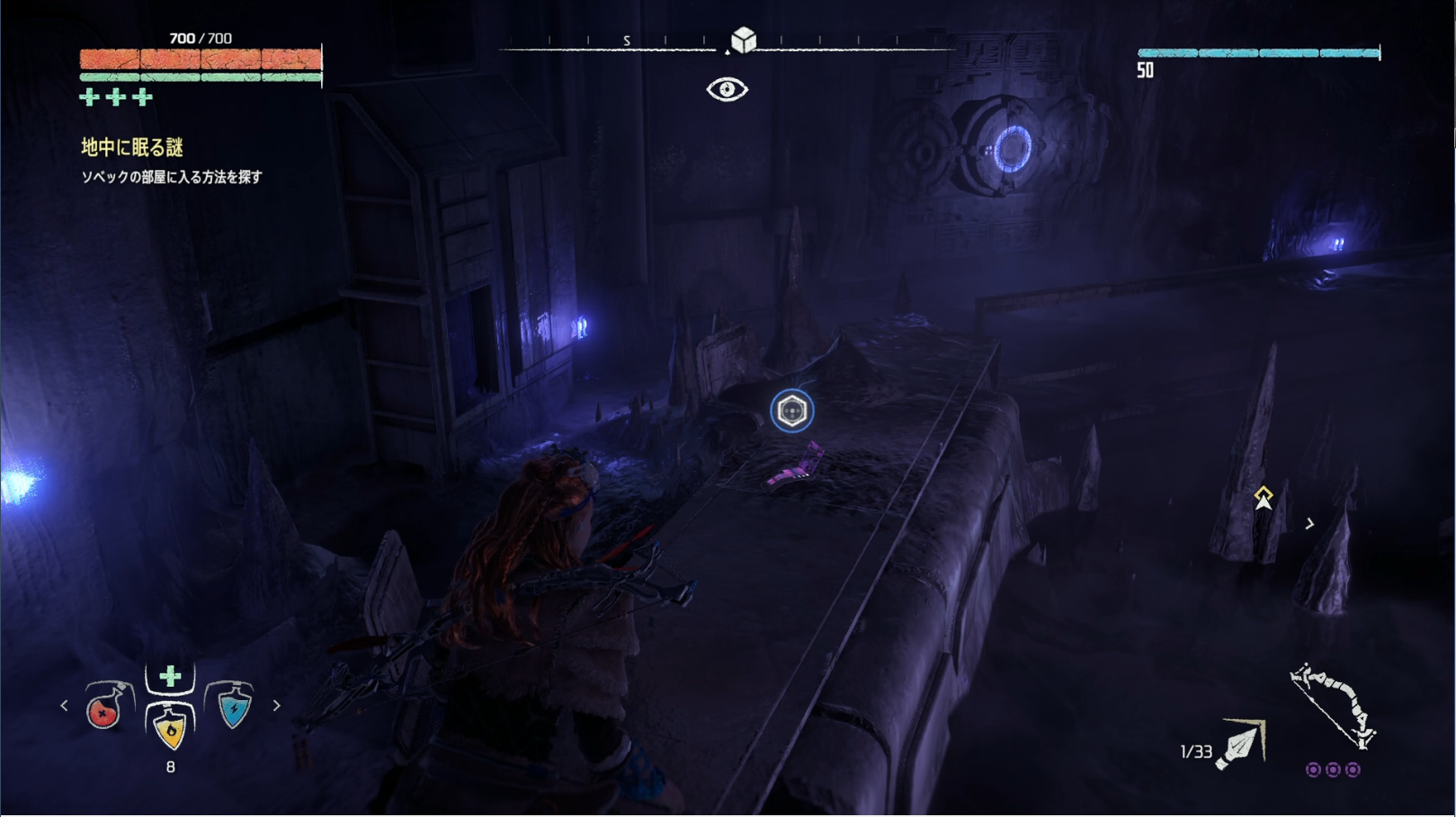1456x817 pixels.
Task: Choose the arrow ammo type icon
Action: tap(1241, 745)
